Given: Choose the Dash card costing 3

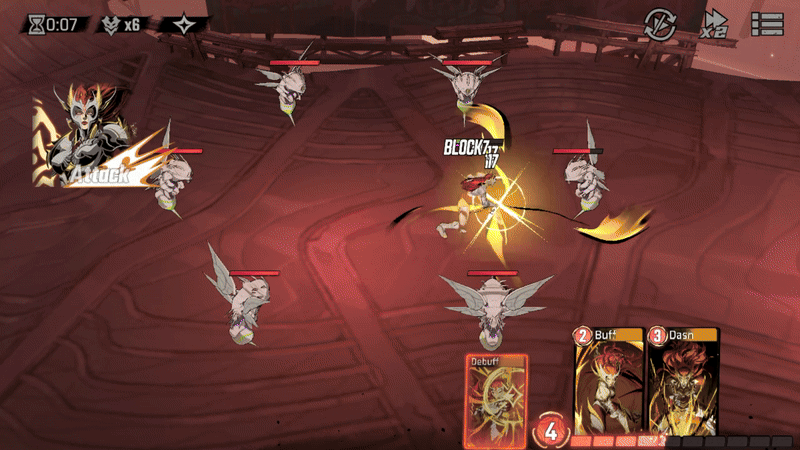Looking at the screenshot, I should click(x=682, y=383).
